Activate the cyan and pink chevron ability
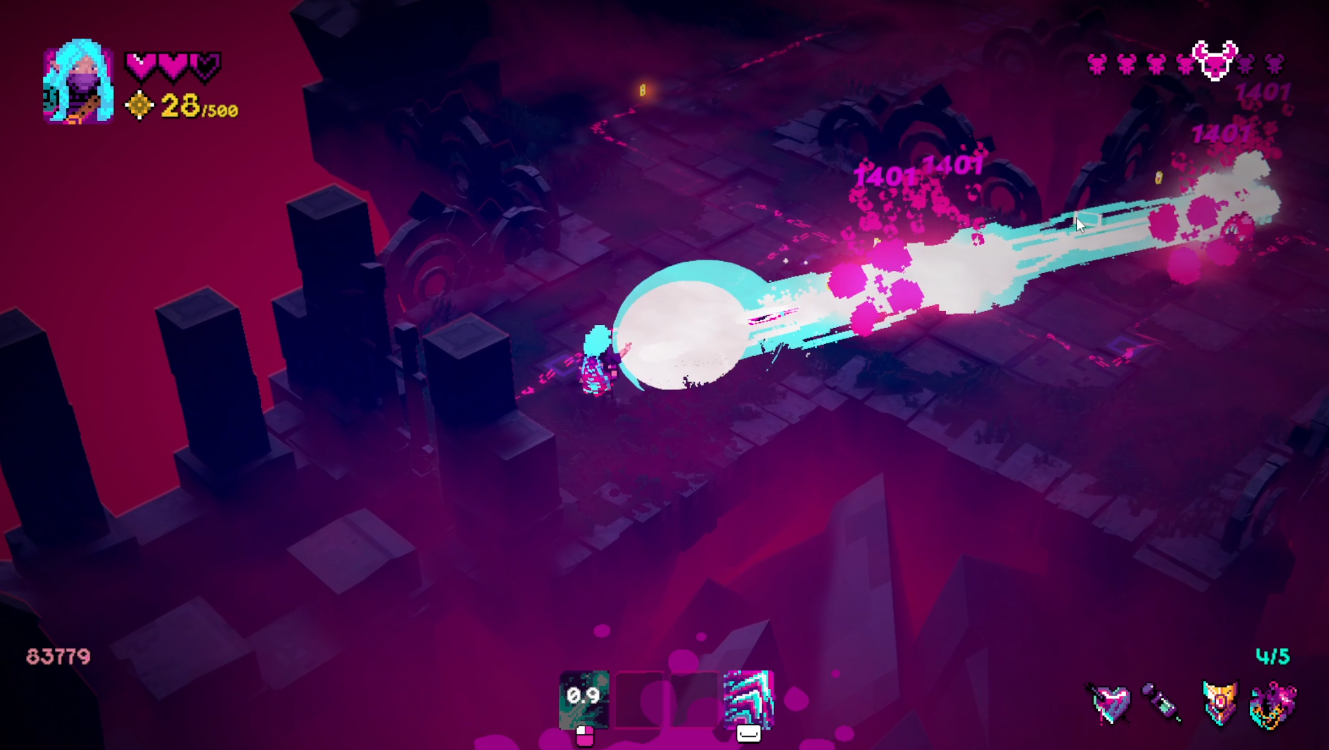 [x=748, y=696]
